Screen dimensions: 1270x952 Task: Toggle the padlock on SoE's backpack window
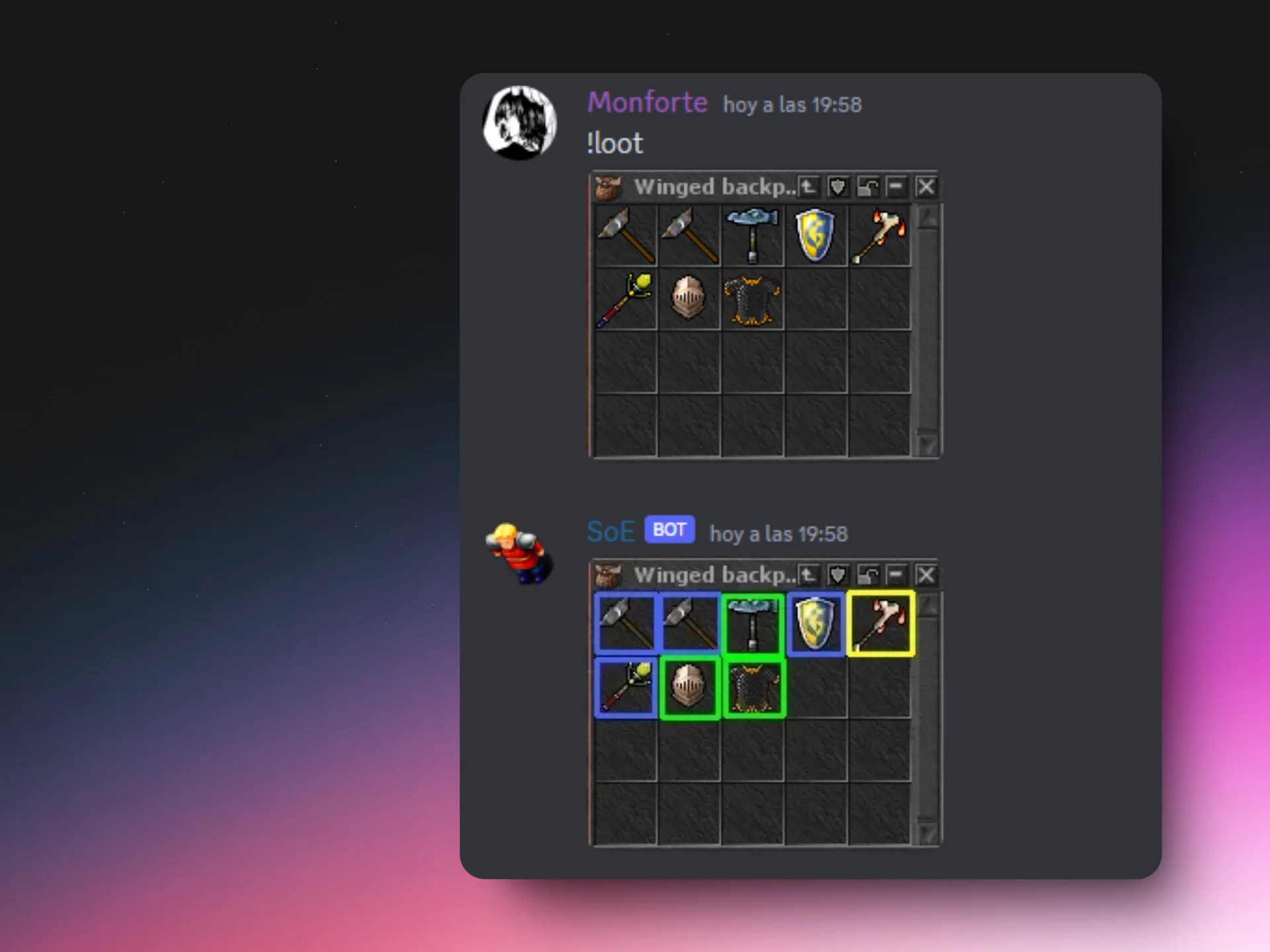(x=868, y=575)
